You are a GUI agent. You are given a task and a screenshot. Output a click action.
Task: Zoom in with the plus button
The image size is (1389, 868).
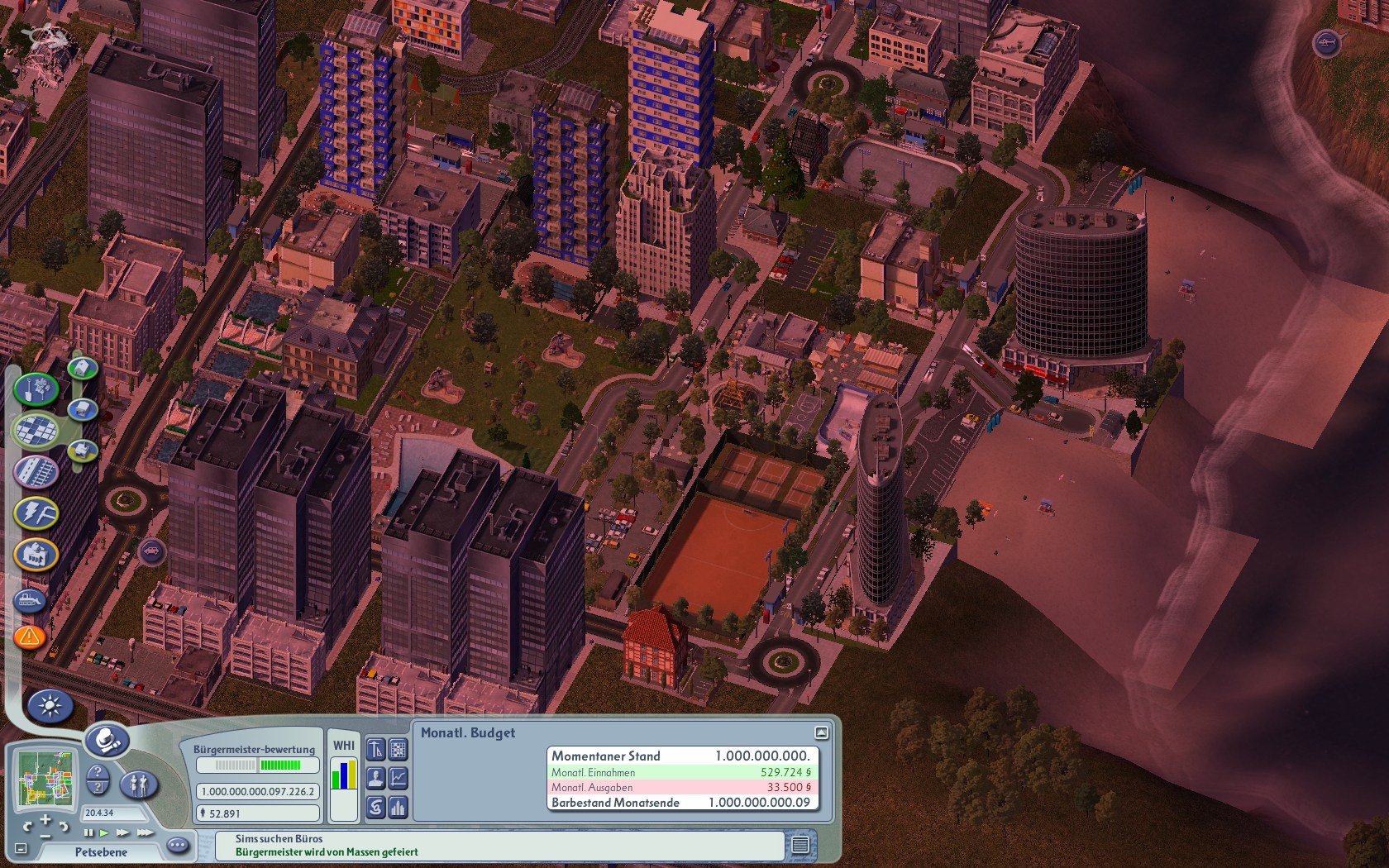pos(45,820)
